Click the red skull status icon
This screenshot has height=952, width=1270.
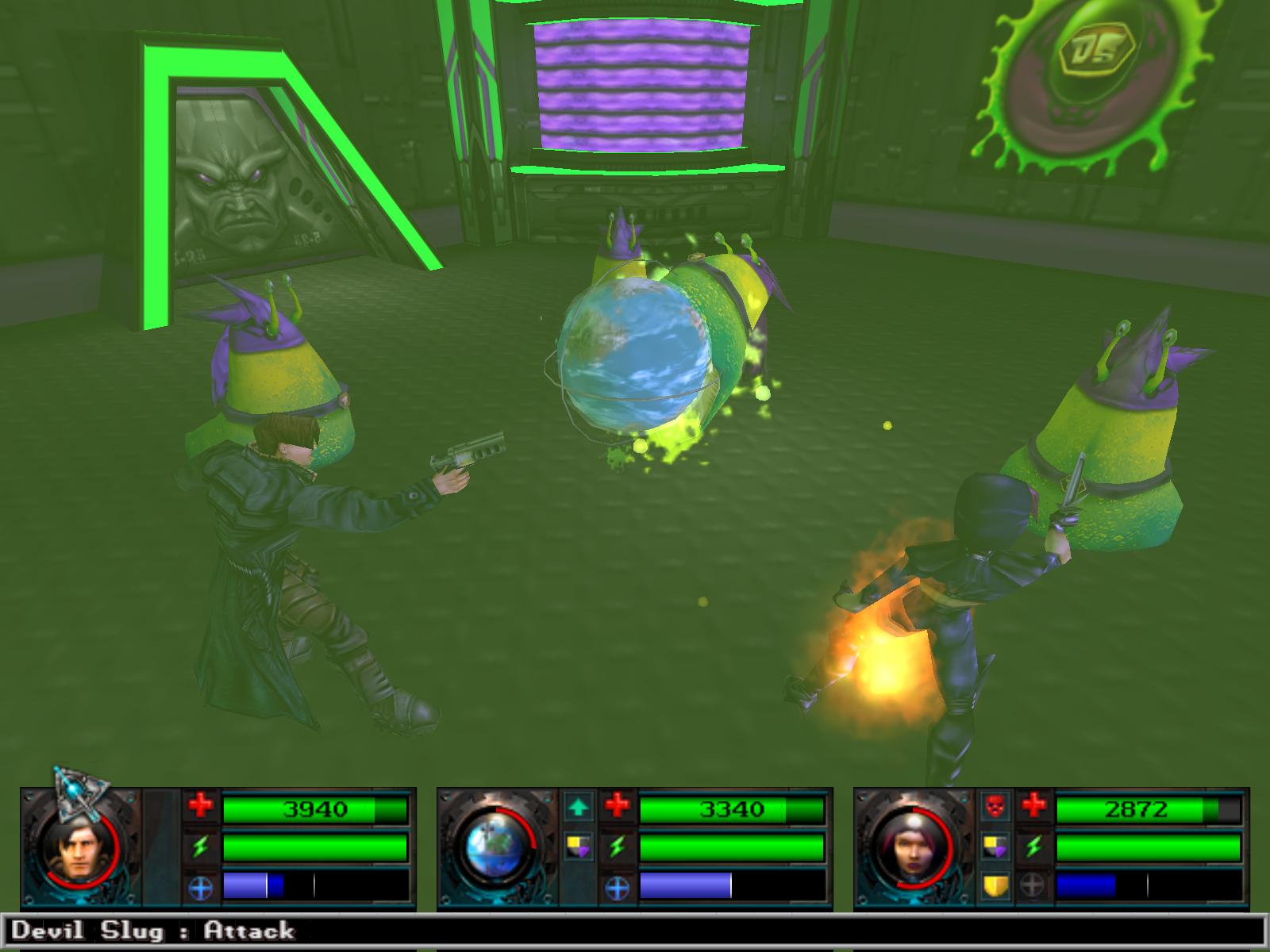(994, 808)
